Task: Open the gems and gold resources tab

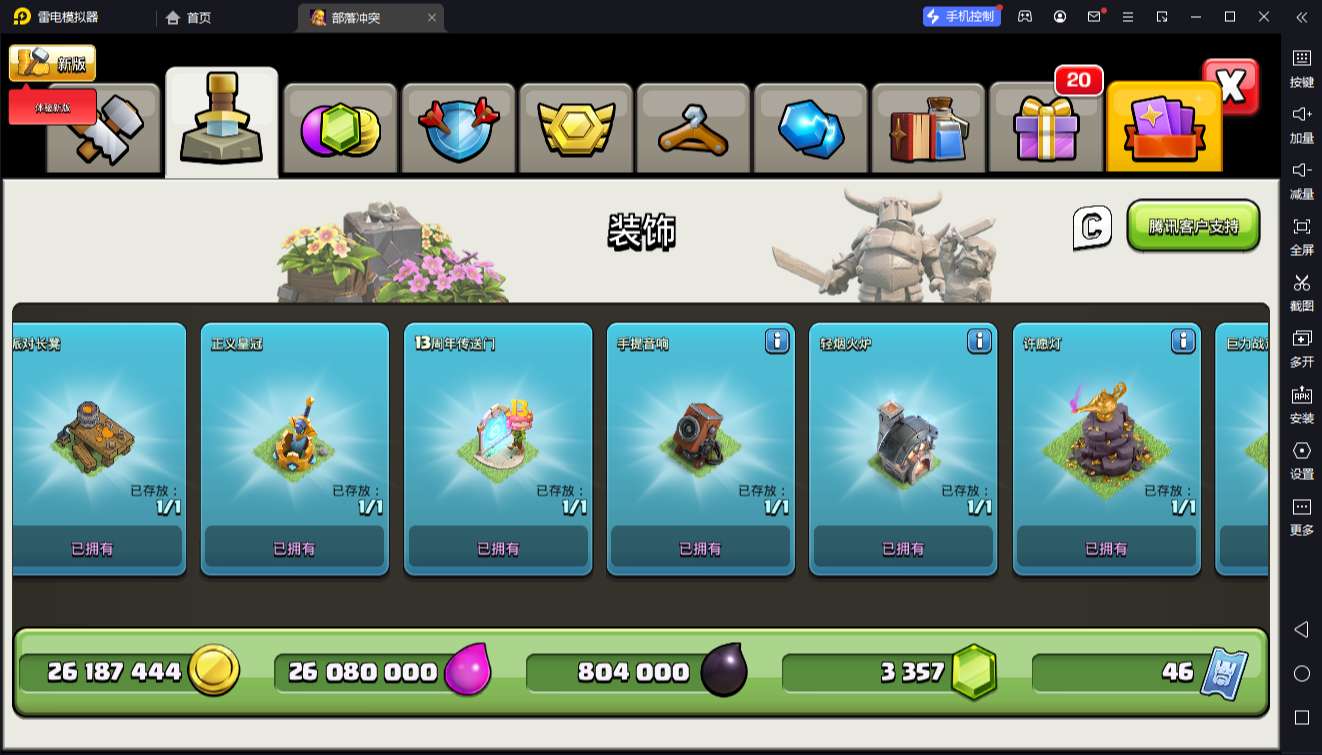Action: coord(340,129)
